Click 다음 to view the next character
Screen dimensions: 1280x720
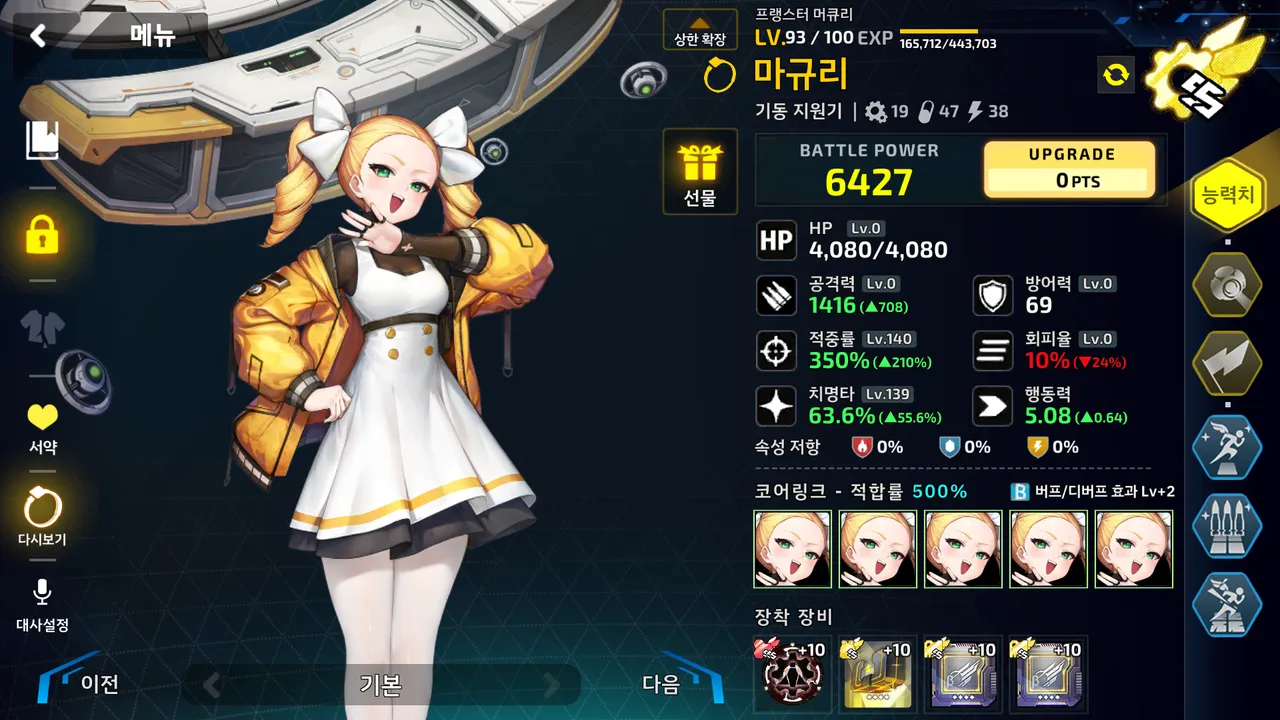tap(660, 686)
